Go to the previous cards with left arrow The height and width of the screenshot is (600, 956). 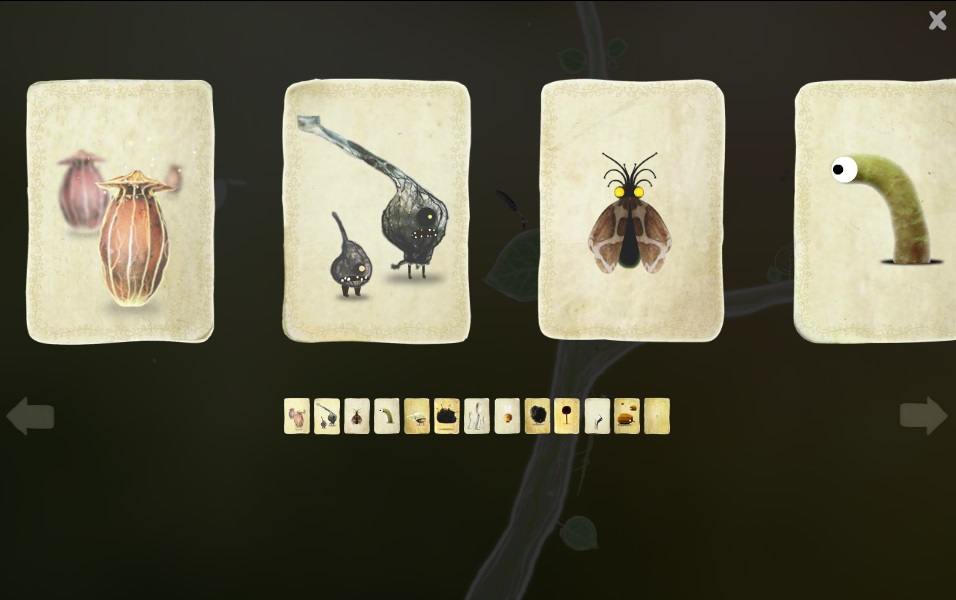pyautogui.click(x=30, y=416)
